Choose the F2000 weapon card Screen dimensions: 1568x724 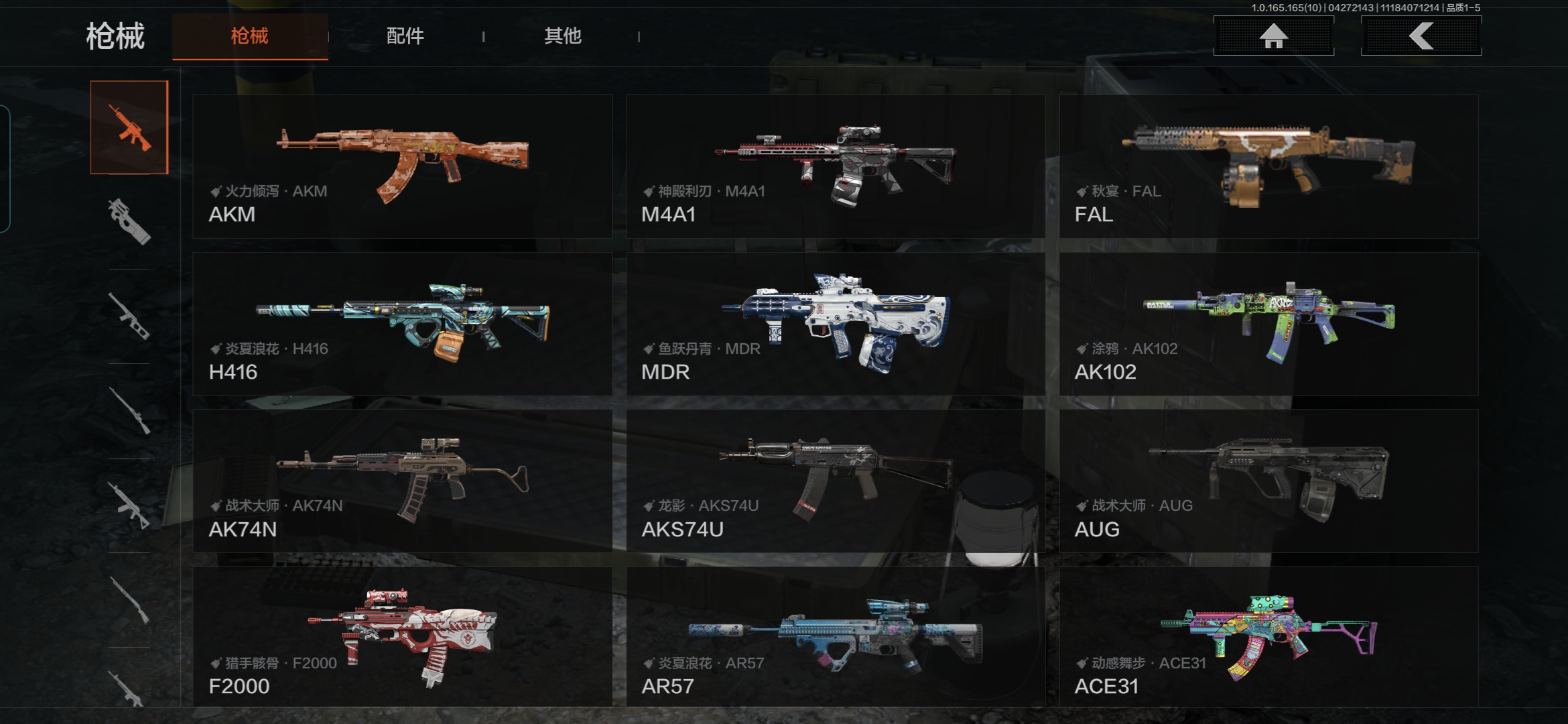pos(402,637)
